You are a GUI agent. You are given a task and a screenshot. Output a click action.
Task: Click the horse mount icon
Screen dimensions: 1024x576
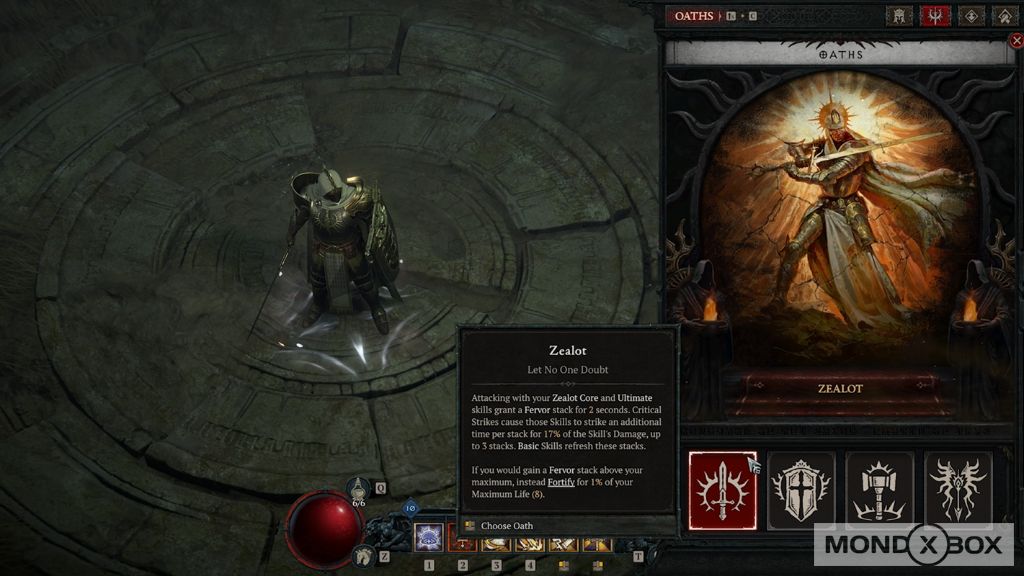pos(364,555)
